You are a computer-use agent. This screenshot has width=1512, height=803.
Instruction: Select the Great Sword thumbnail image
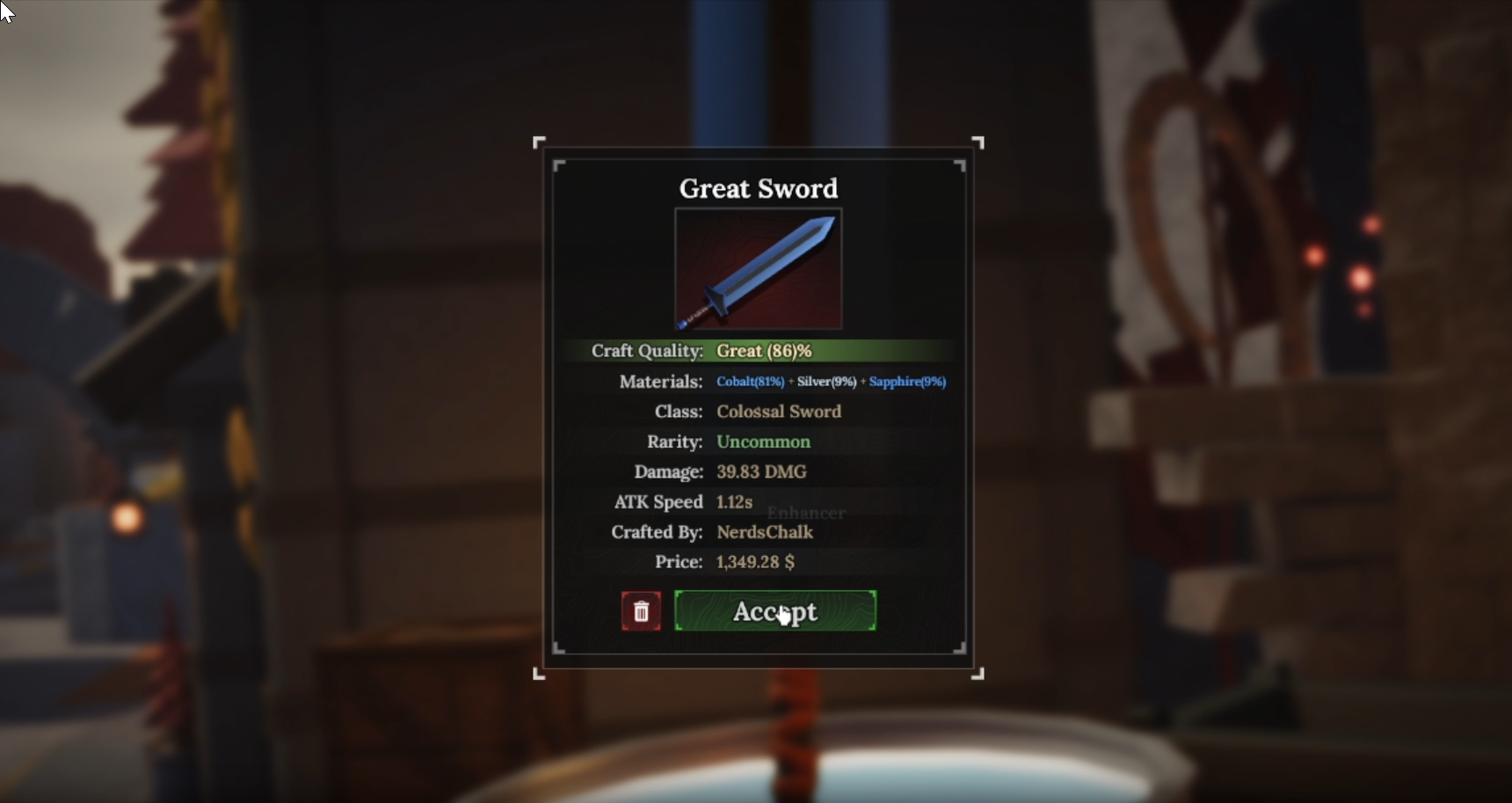(758, 268)
